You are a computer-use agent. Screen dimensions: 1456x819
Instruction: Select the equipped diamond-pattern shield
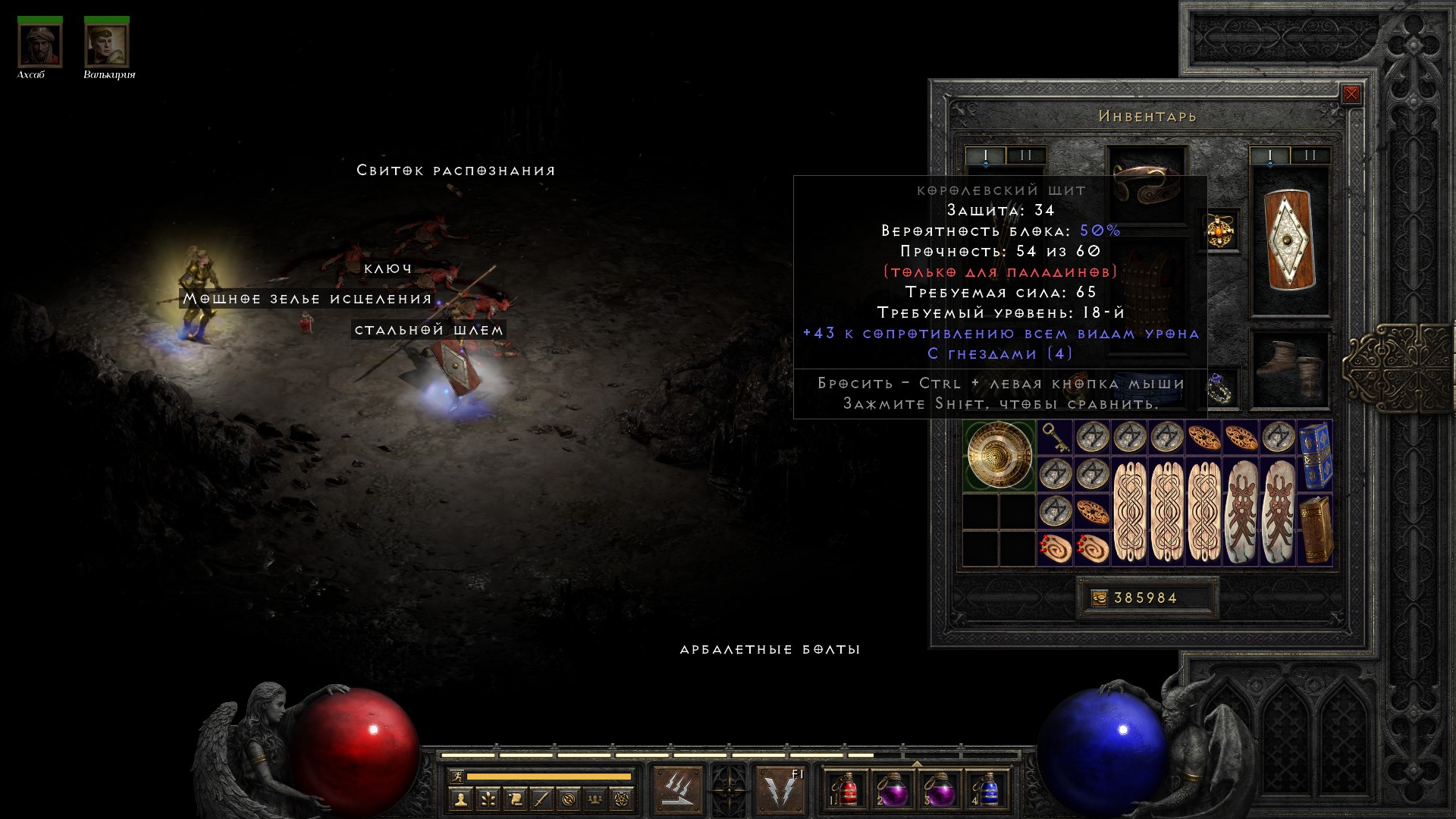[x=1289, y=241]
